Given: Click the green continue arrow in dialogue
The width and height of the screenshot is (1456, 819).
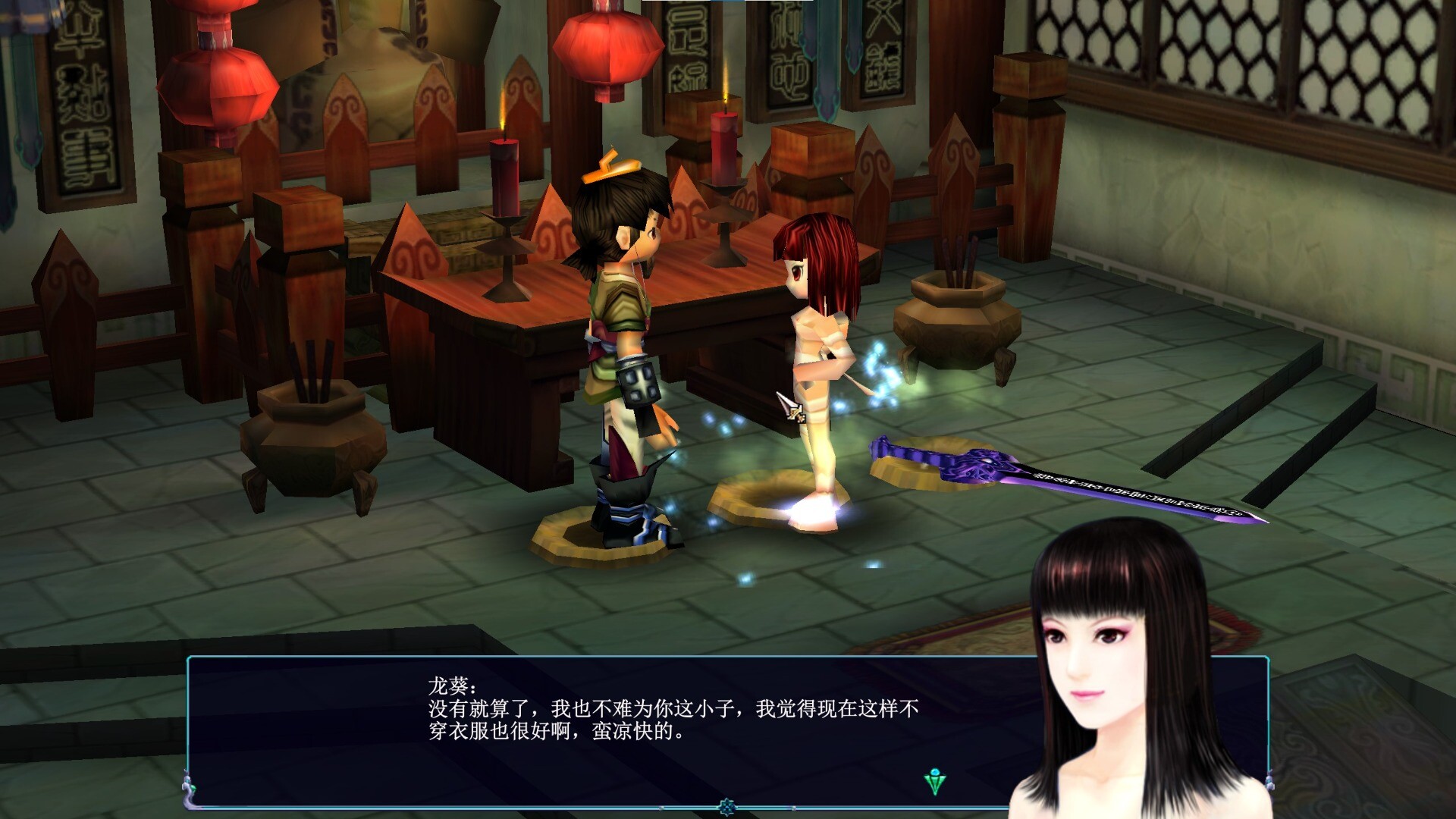Looking at the screenshot, I should [935, 781].
